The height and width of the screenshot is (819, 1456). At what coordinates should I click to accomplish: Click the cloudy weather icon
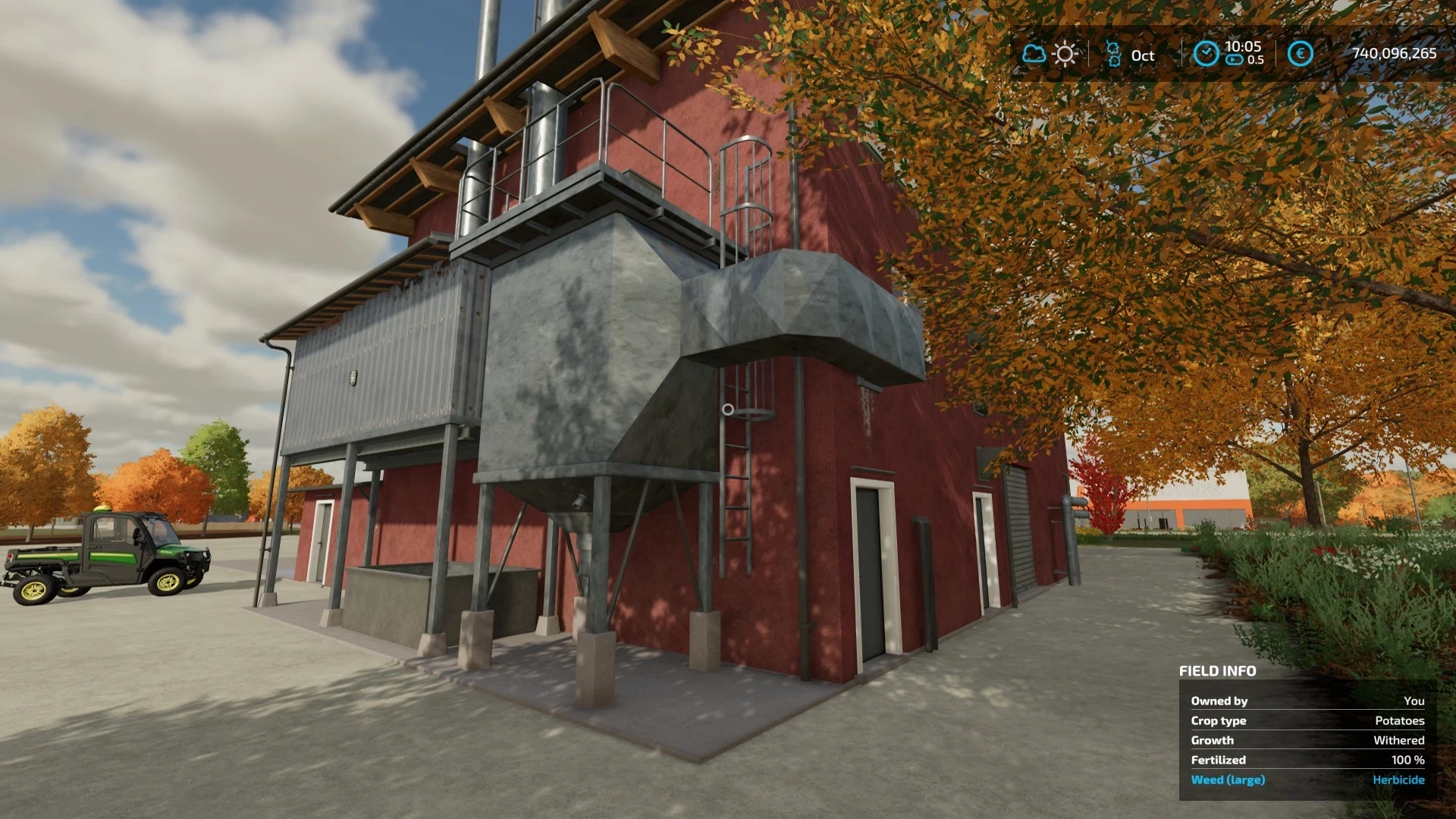(1033, 54)
